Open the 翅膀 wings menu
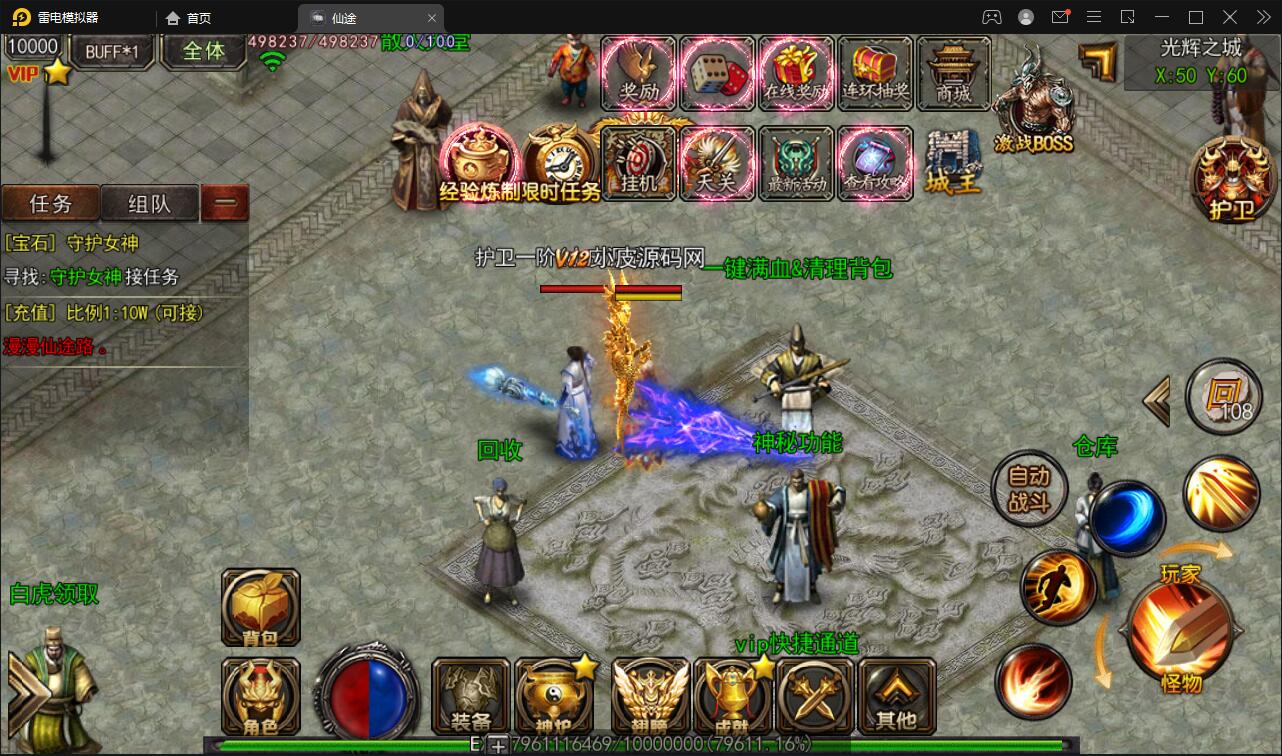Image resolution: width=1282 pixels, height=756 pixels. click(650, 695)
